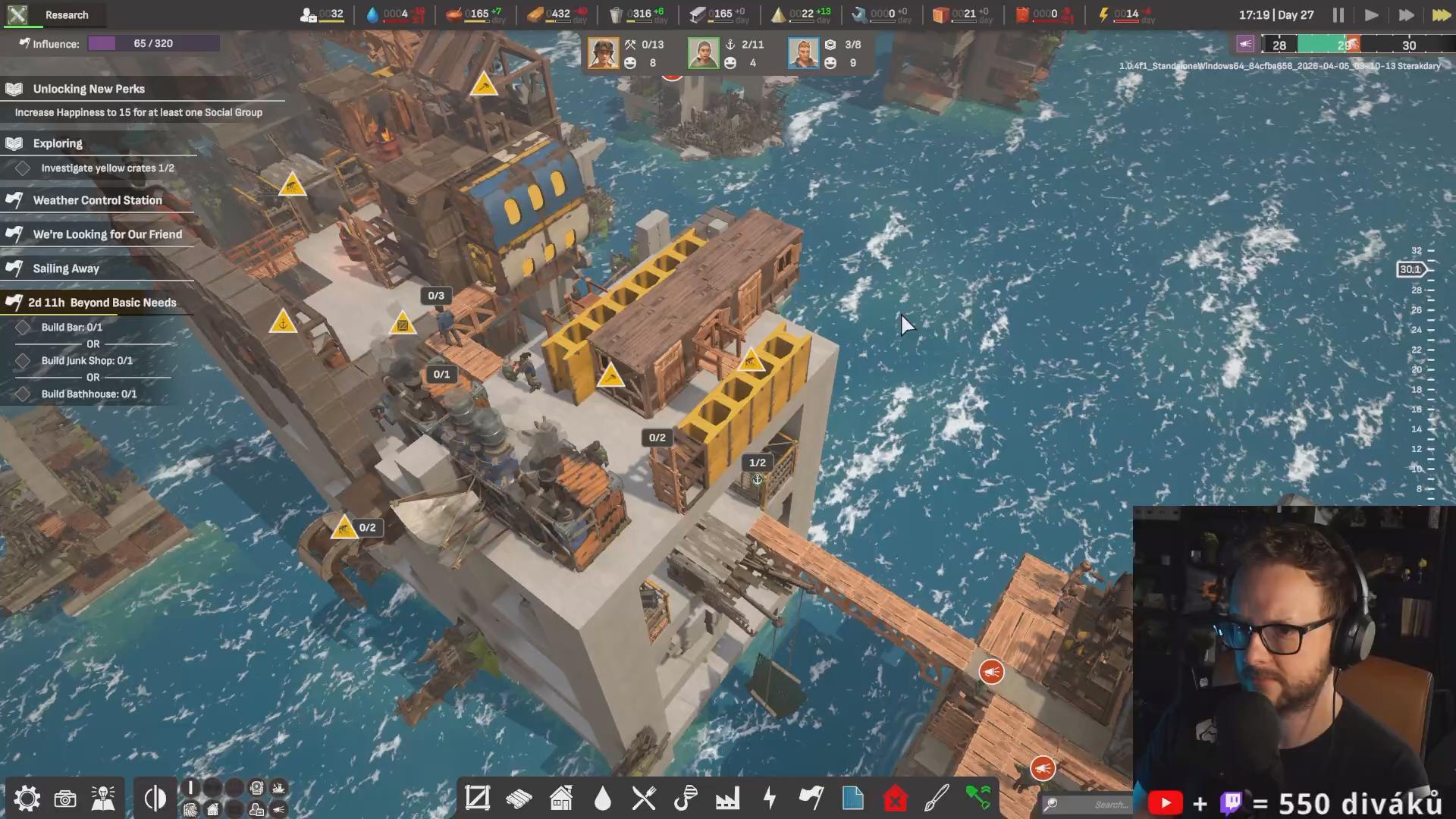Image resolution: width=1456 pixels, height=819 pixels.
Task: Open the settings gear menu
Action: pyautogui.click(x=27, y=799)
